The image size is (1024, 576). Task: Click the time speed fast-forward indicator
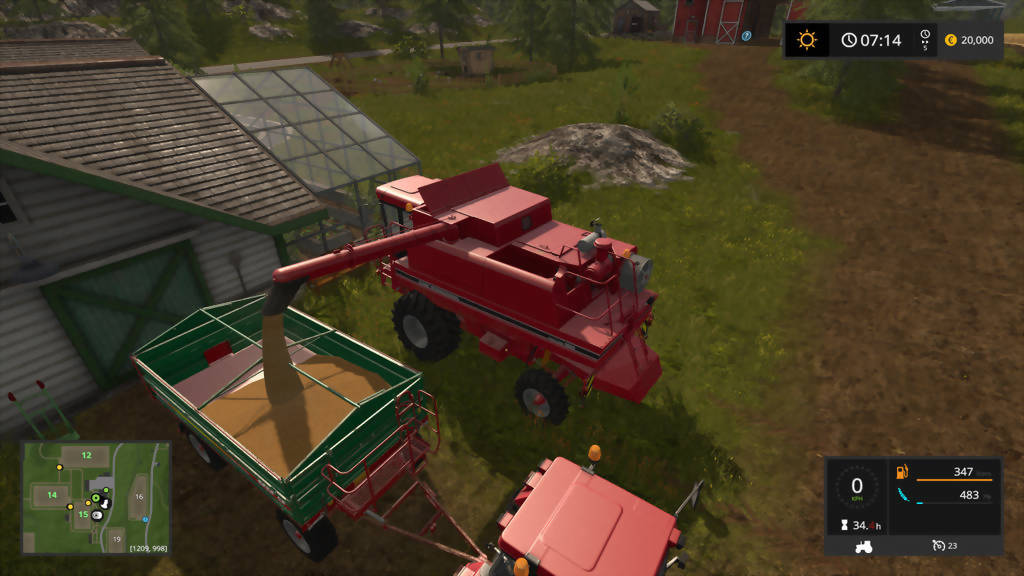tap(925, 40)
